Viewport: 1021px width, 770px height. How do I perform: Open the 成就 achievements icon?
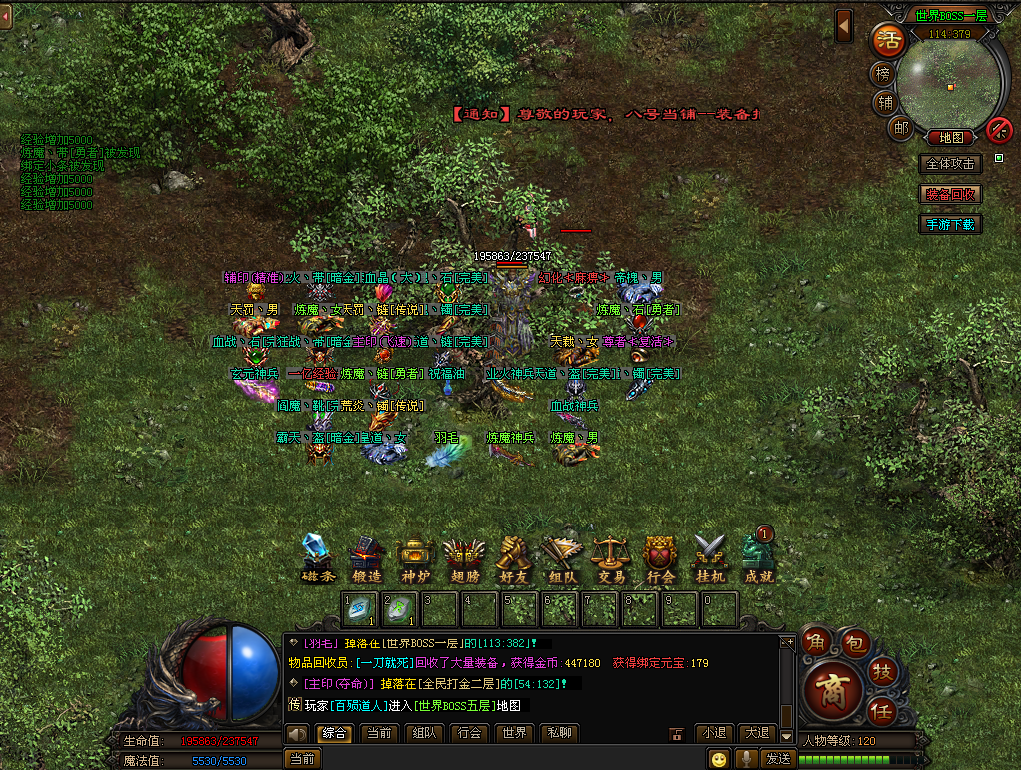(x=758, y=558)
